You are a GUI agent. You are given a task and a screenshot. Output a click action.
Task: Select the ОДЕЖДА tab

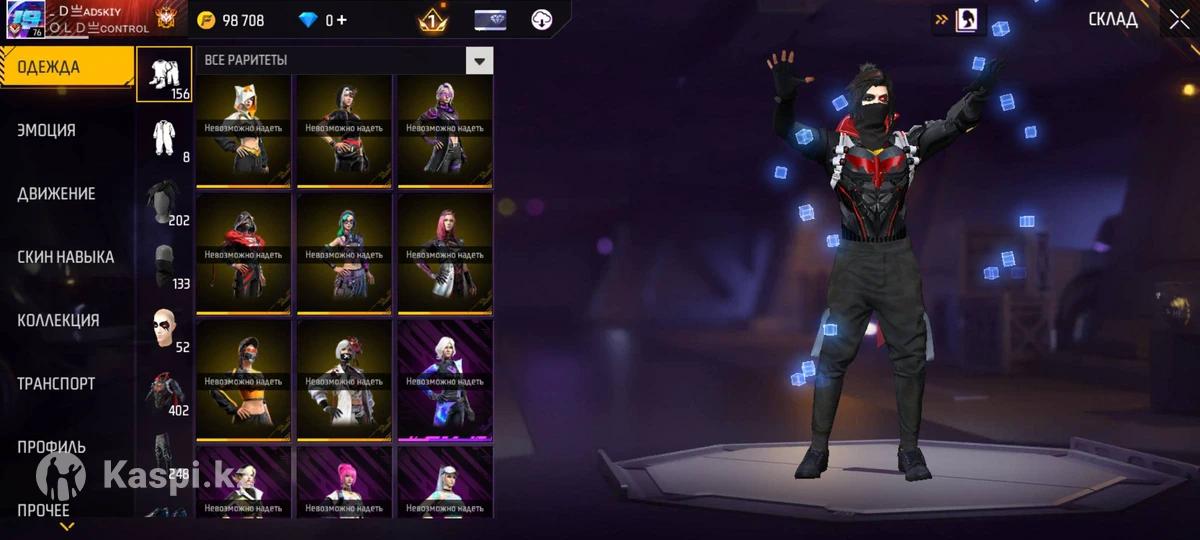pyautogui.click(x=48, y=67)
